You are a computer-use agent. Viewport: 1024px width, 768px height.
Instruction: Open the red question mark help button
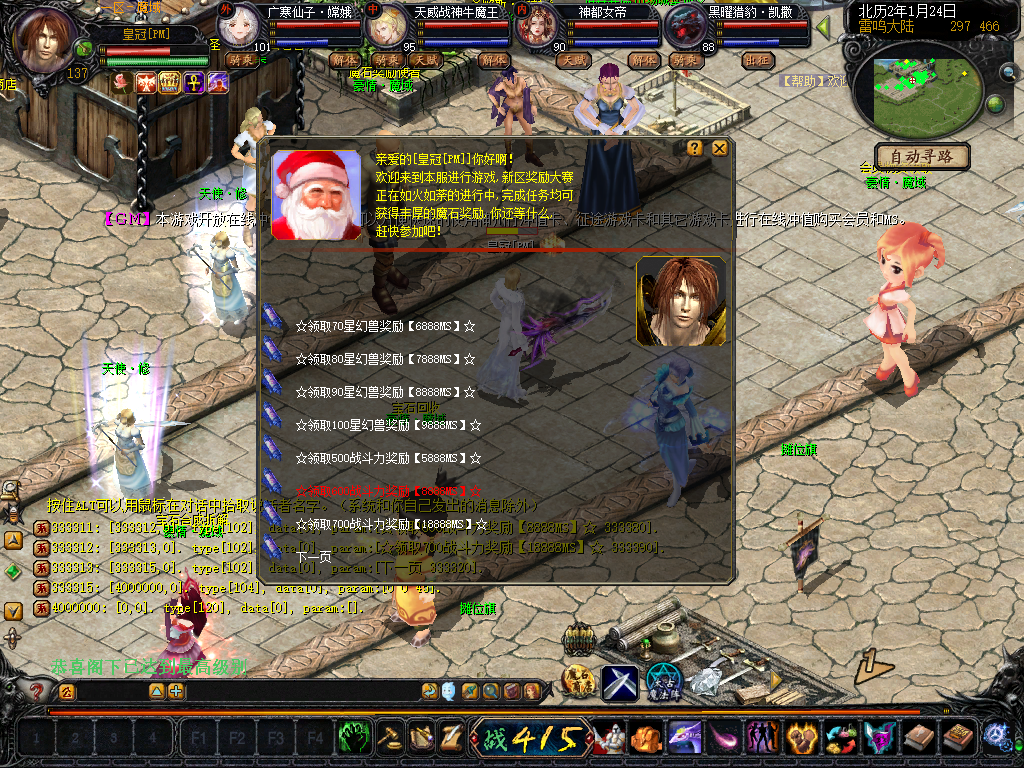click(37, 691)
